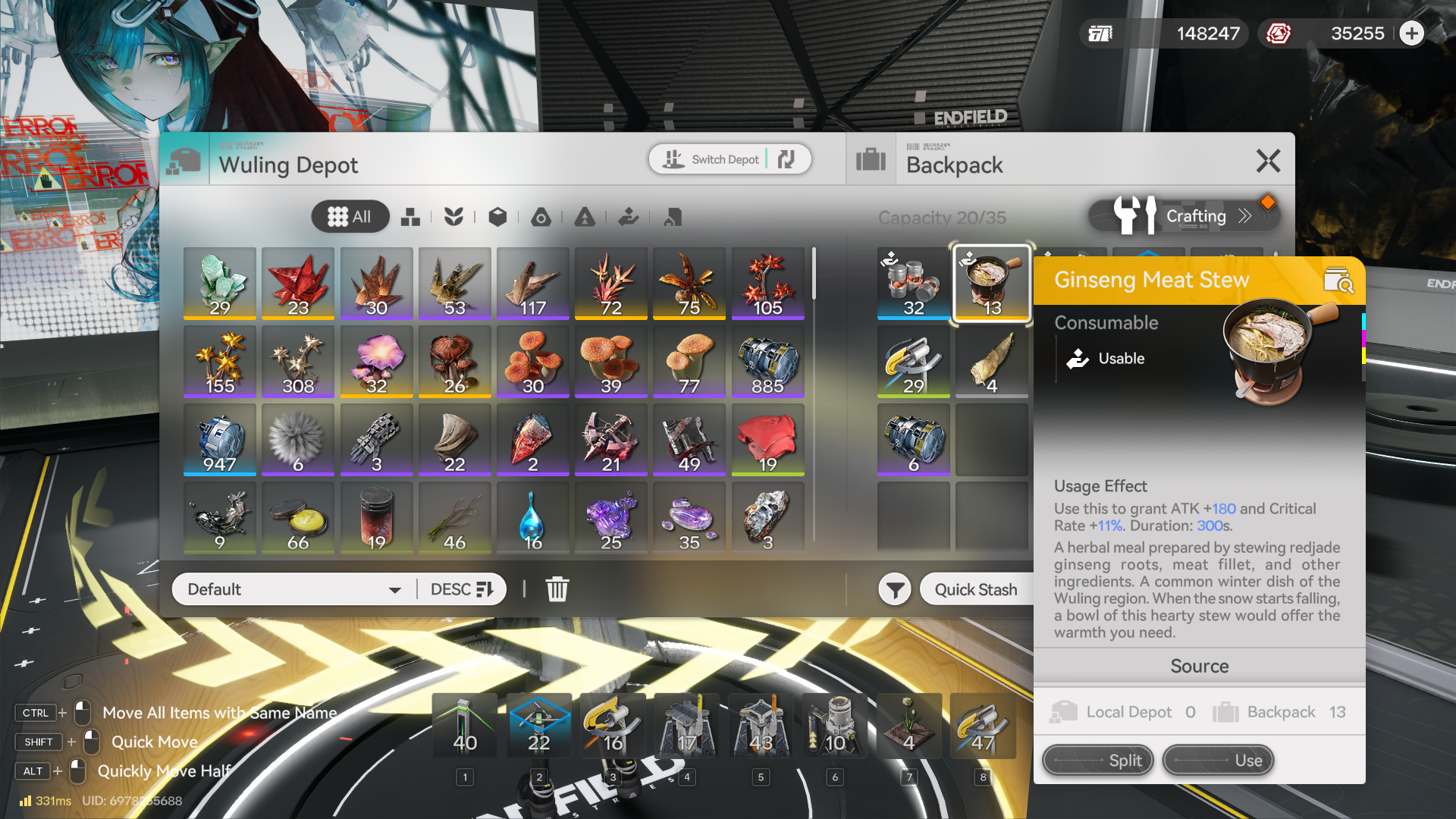Add currency with the plus button
This screenshot has height=819, width=1456.
tap(1411, 33)
